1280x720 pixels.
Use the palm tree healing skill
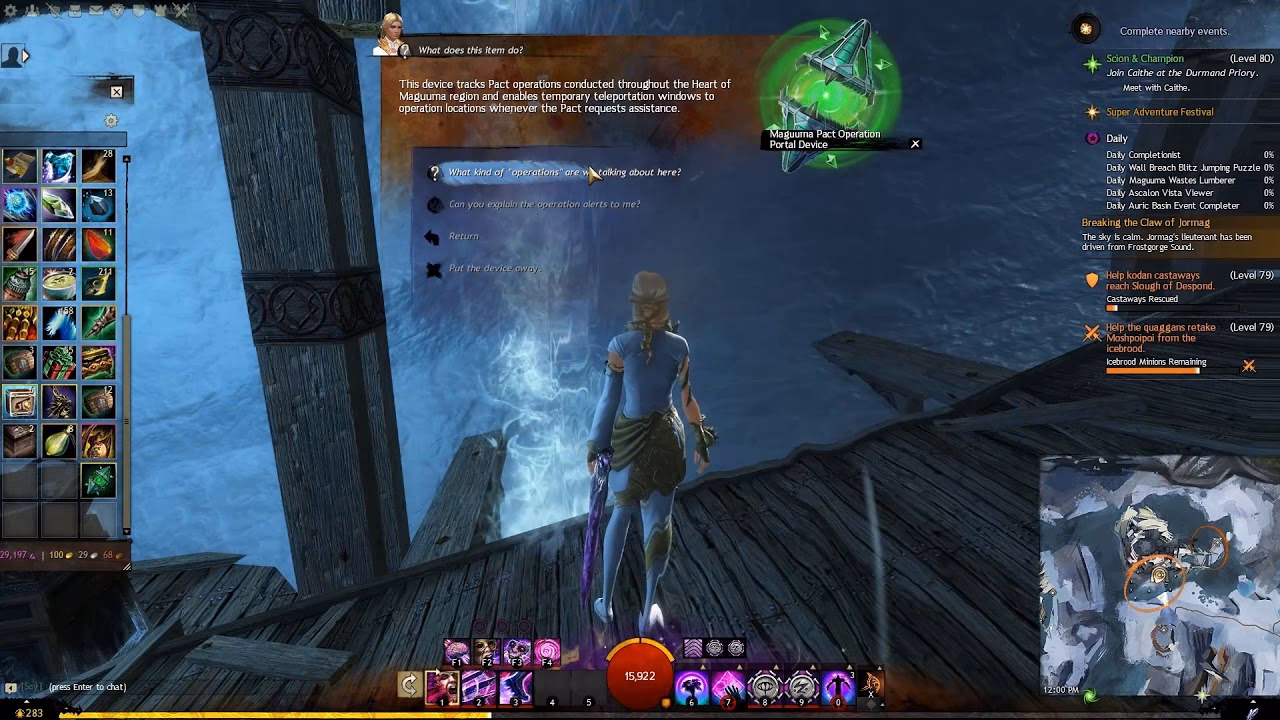689,687
